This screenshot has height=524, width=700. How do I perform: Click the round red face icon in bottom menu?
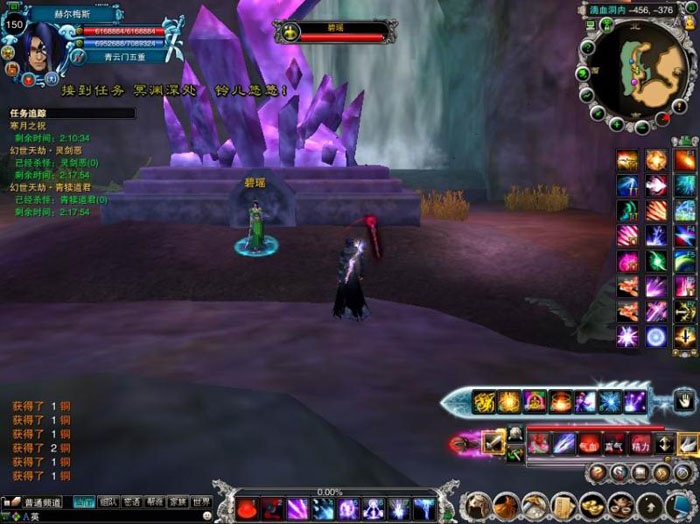pyautogui.click(x=479, y=506)
